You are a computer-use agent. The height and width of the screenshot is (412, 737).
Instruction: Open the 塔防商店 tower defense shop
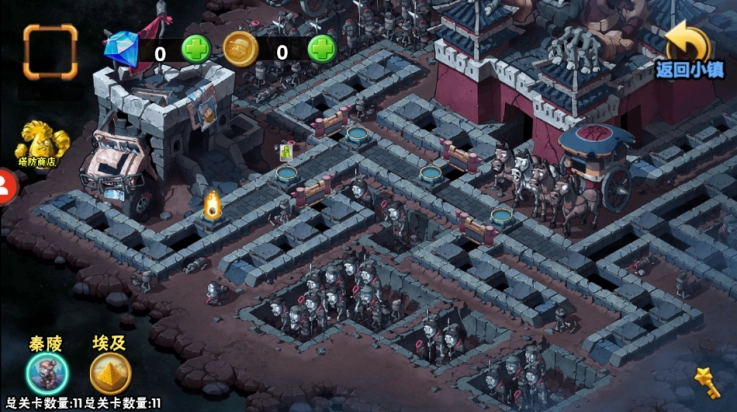35,144
